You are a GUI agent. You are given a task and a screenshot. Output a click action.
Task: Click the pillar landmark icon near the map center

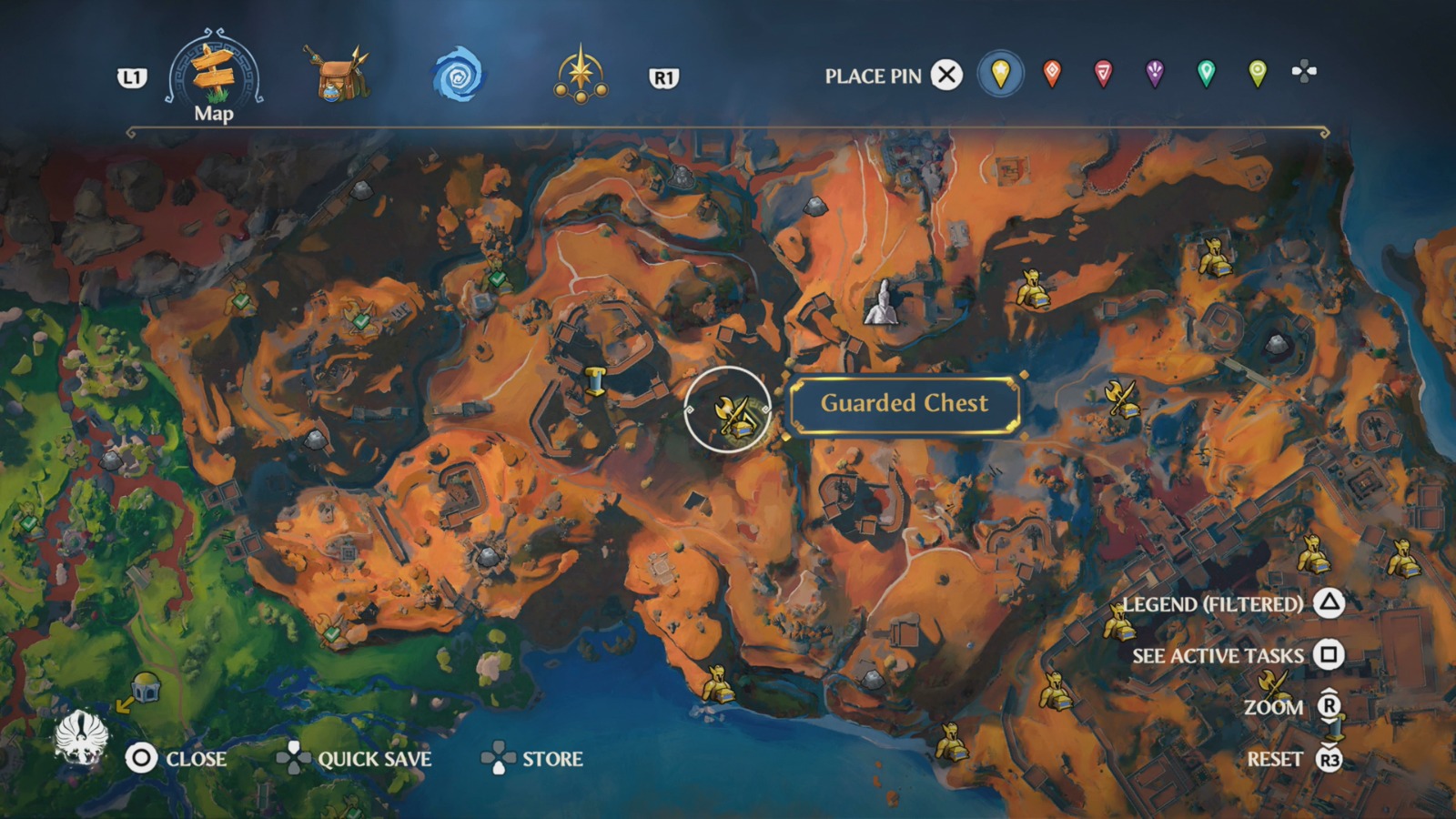598,382
